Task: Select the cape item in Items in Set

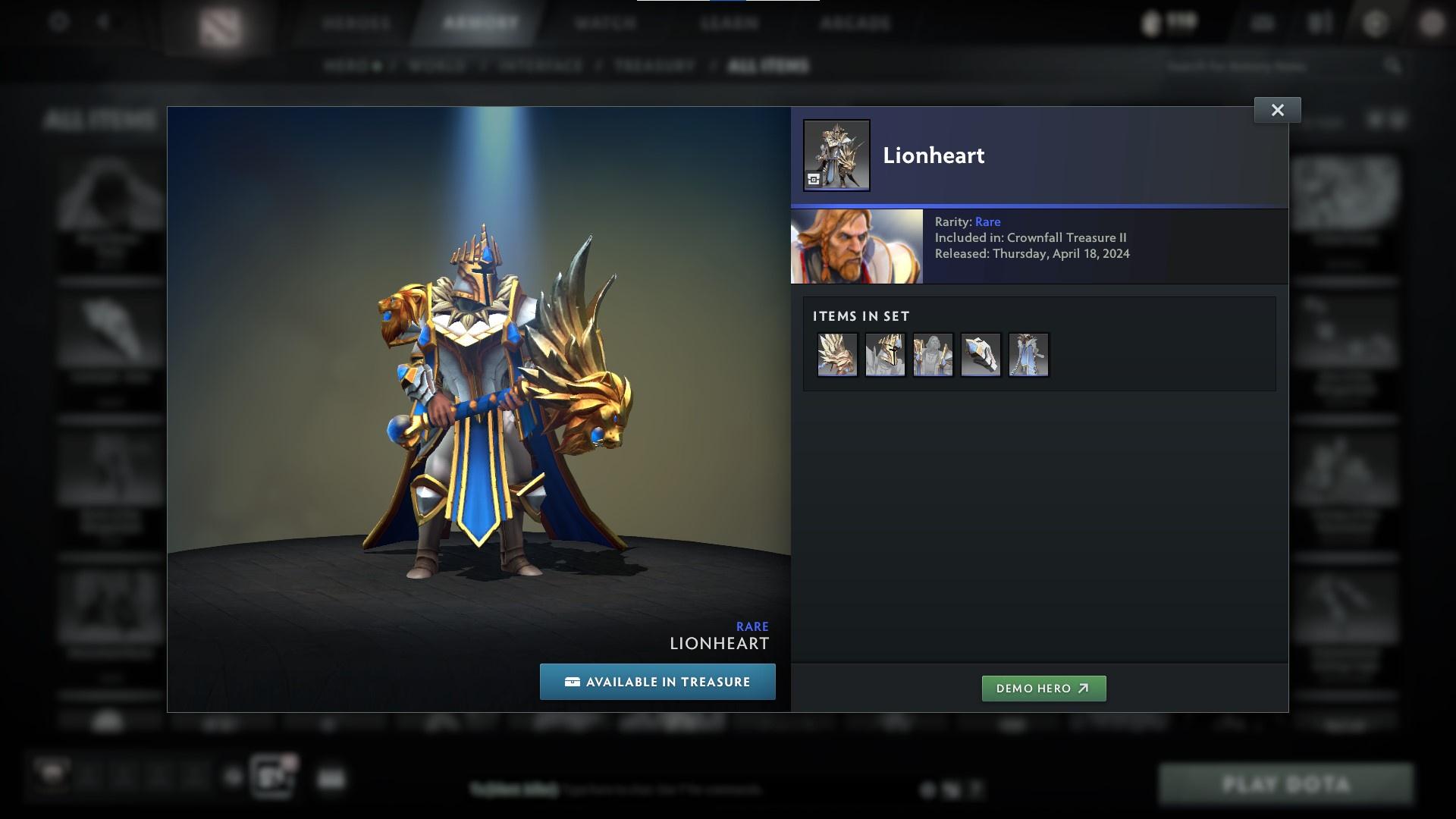Action: [x=1028, y=354]
